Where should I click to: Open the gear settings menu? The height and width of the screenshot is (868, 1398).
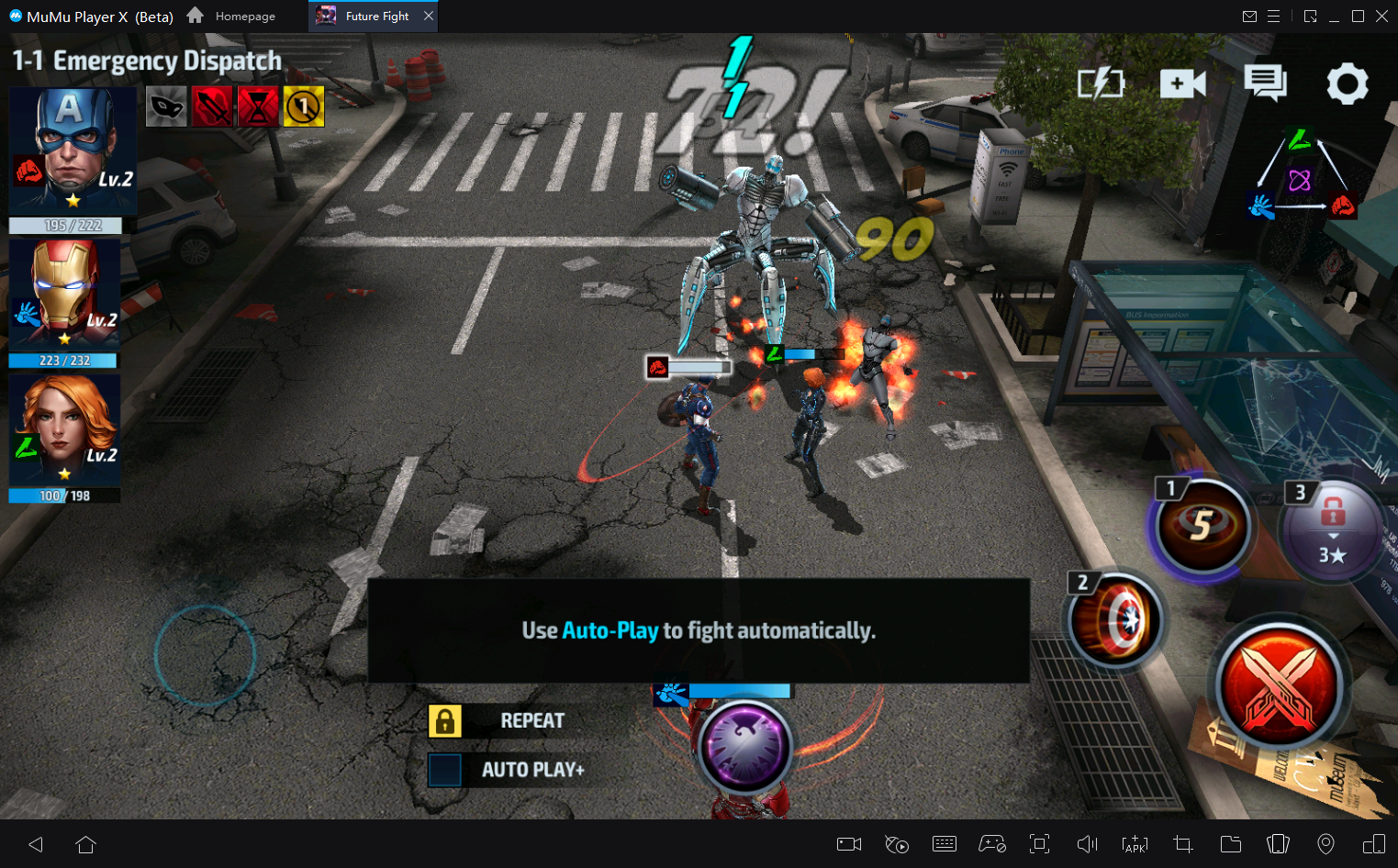1347,84
